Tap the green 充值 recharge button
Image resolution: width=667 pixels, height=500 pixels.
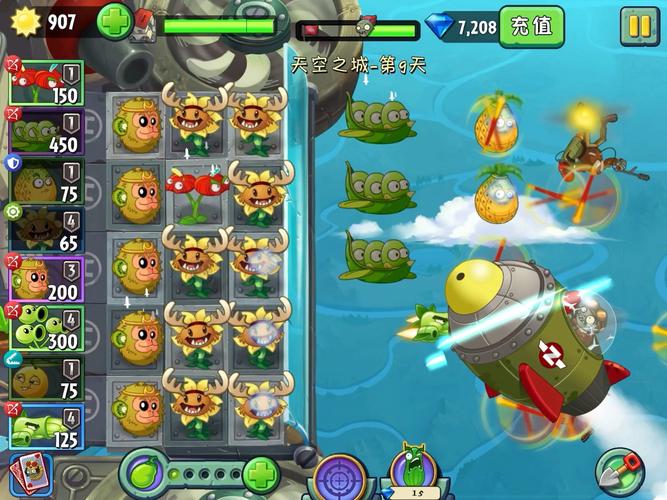[x=530, y=25]
